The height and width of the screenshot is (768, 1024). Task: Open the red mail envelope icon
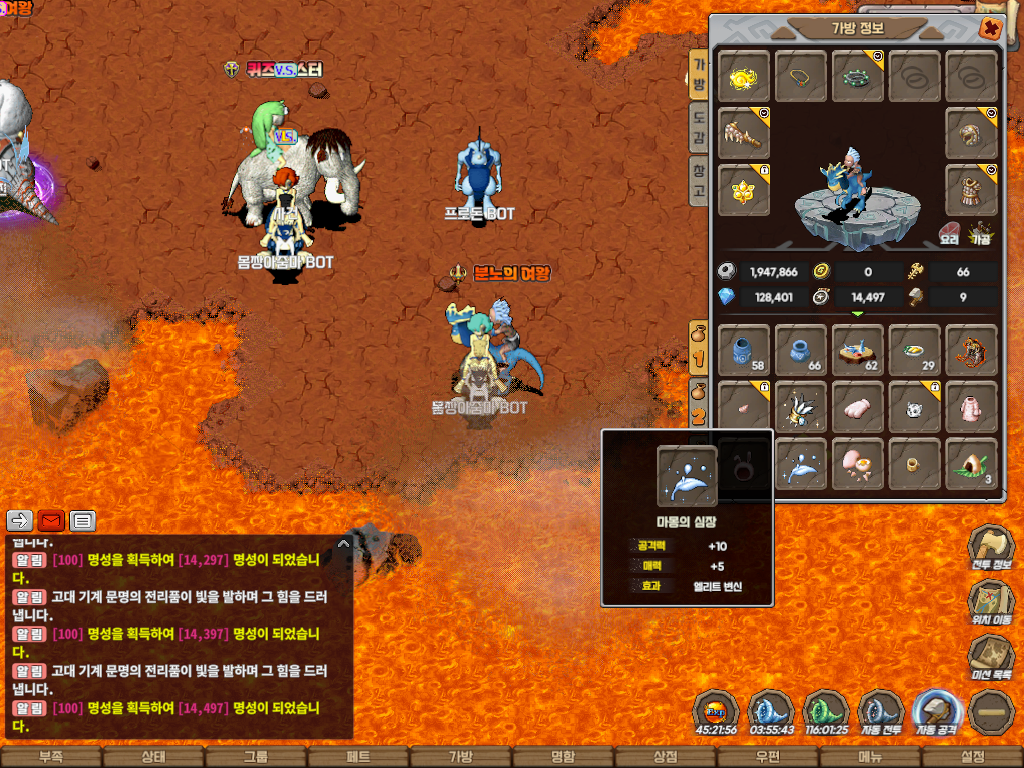51,521
